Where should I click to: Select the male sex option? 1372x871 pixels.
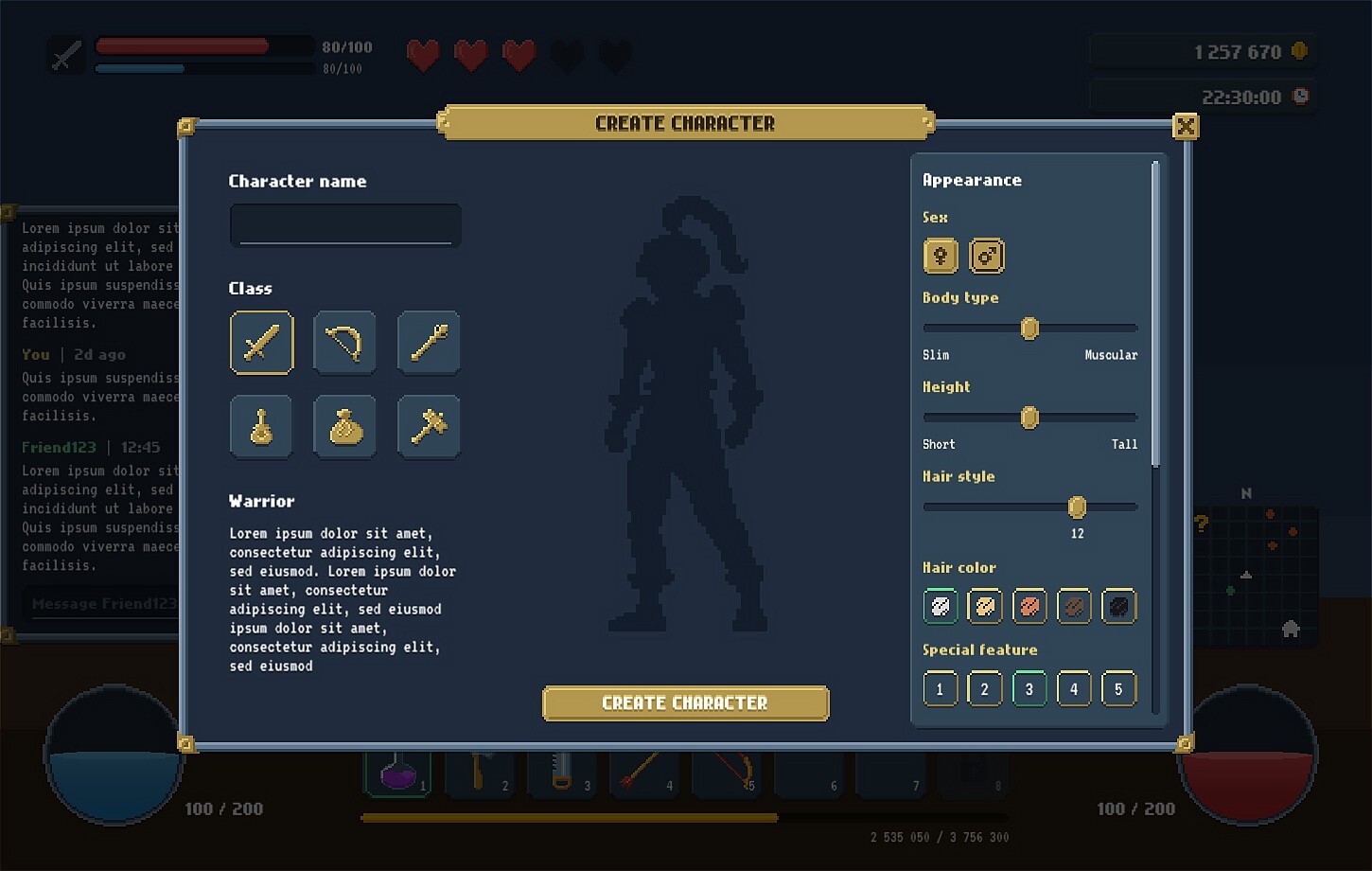coord(986,256)
